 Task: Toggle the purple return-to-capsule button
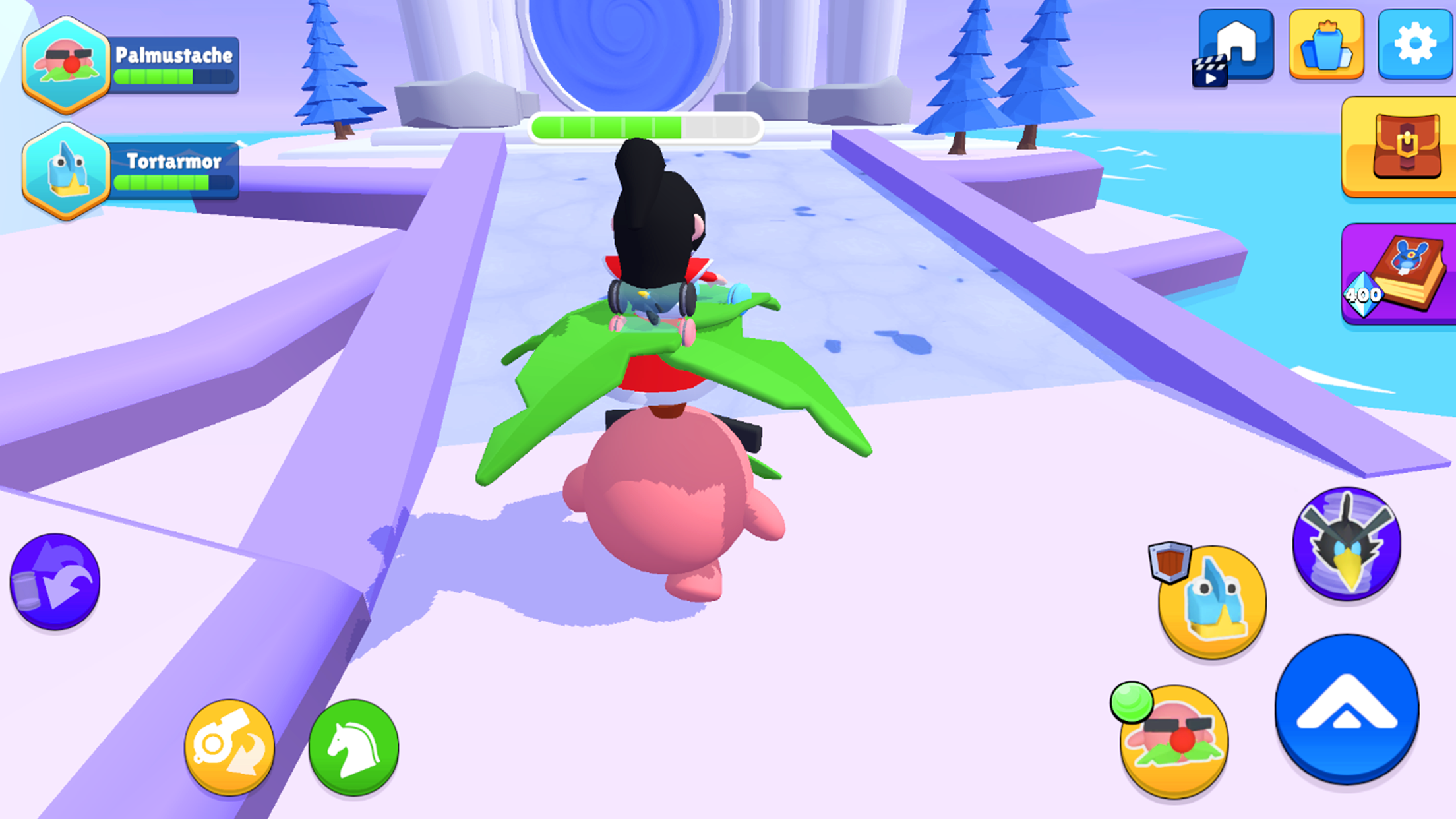[56, 579]
